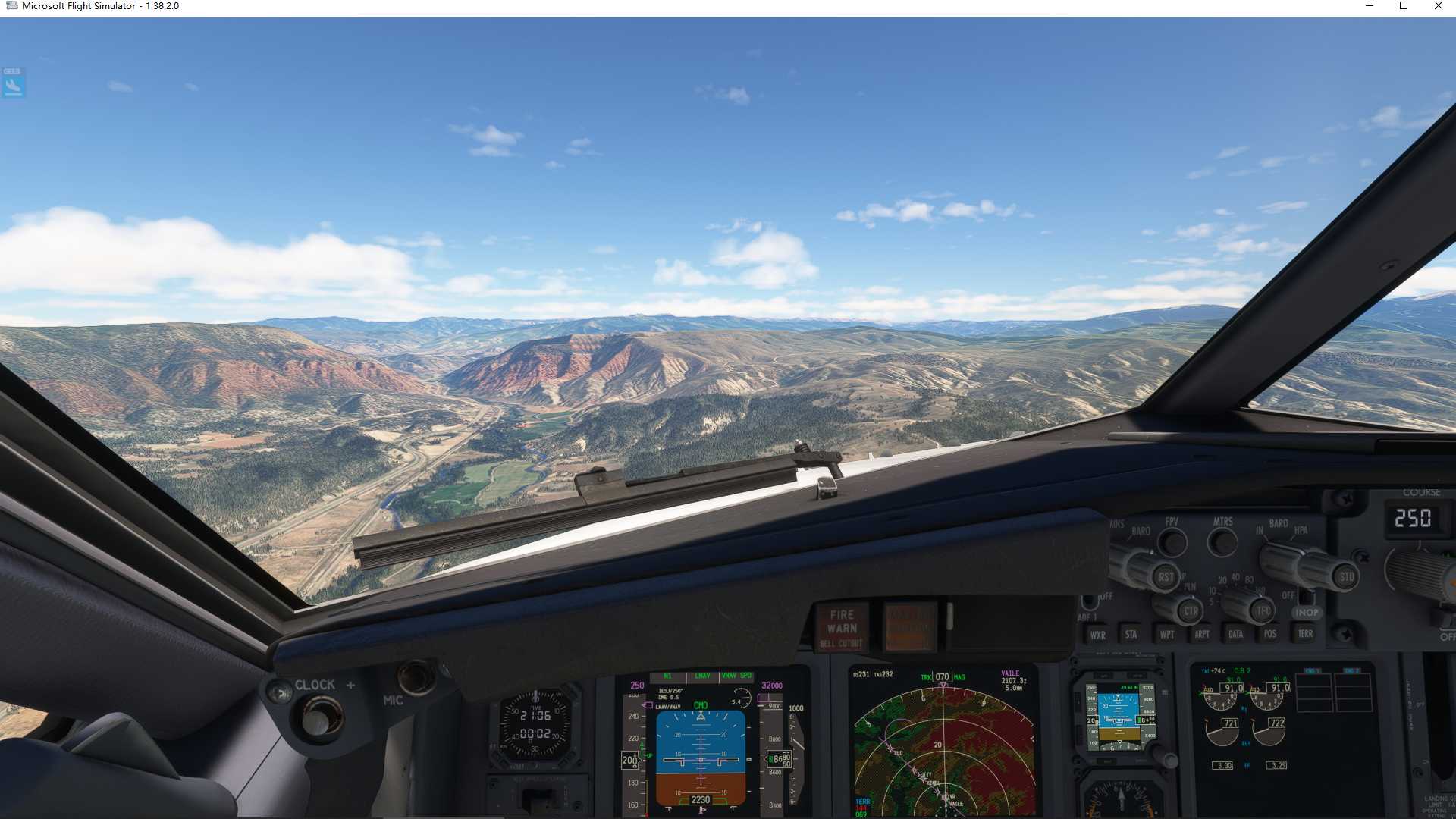Select CTR mode on the EFIS knob
Screen dimensions: 1456x819
coord(1189,611)
